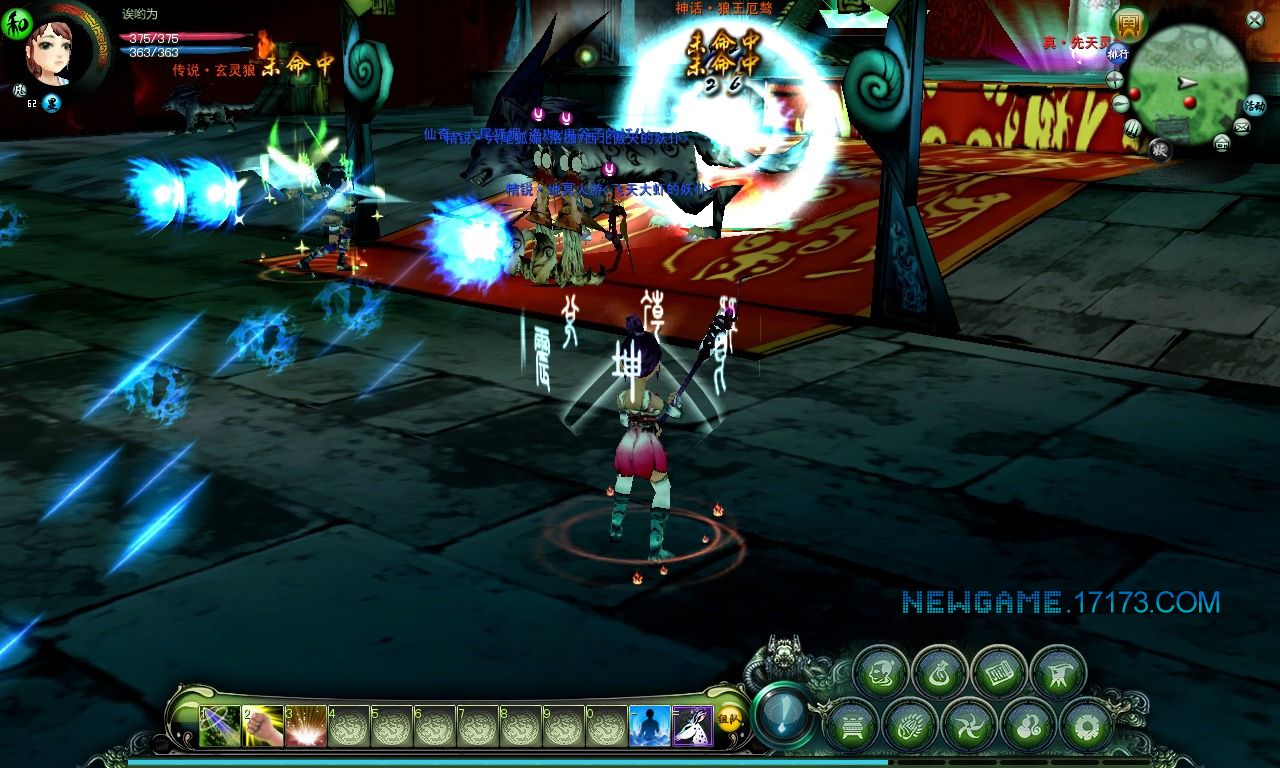This screenshot has height=768, width=1280.
Task: Open the bag pouch inventory button
Action: click(x=940, y=671)
